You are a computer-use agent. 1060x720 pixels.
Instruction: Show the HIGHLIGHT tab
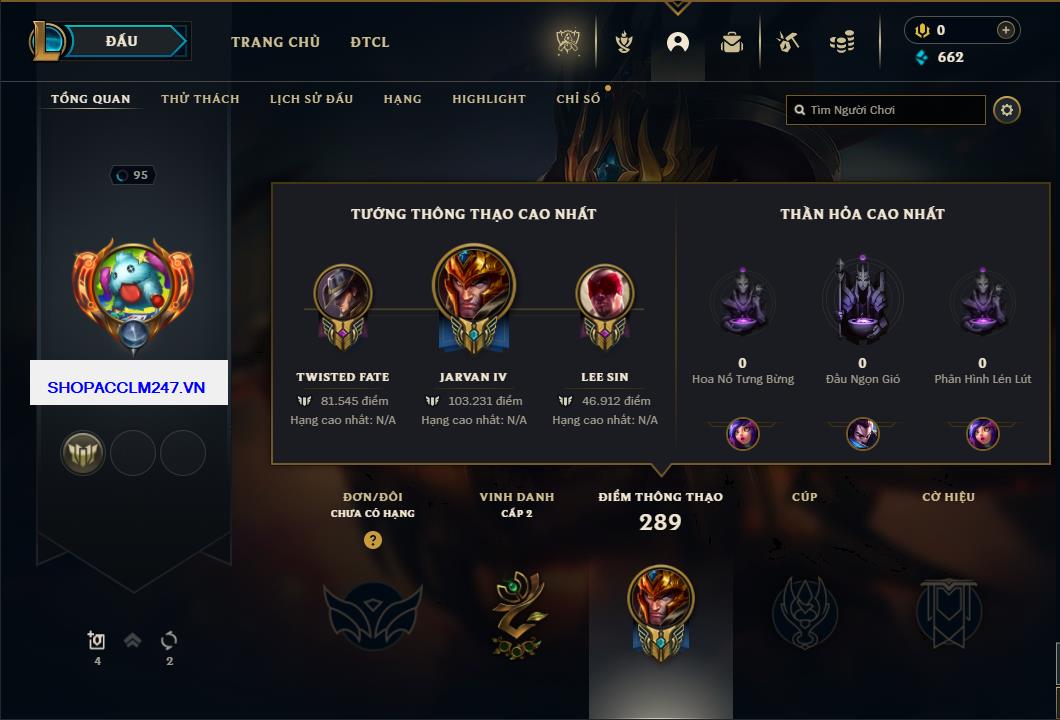(x=488, y=99)
